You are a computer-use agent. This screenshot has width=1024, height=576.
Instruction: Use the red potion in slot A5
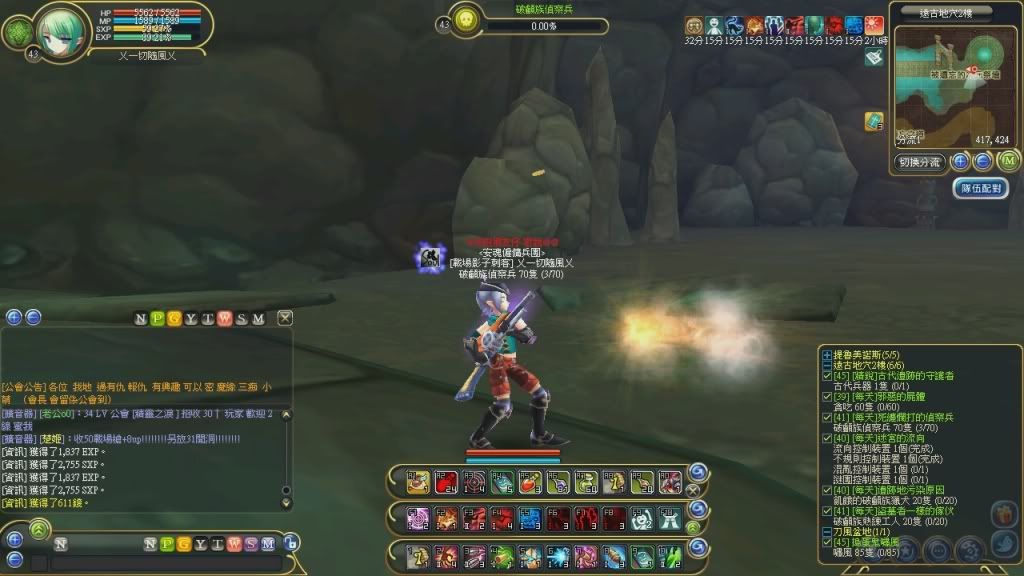click(529, 482)
